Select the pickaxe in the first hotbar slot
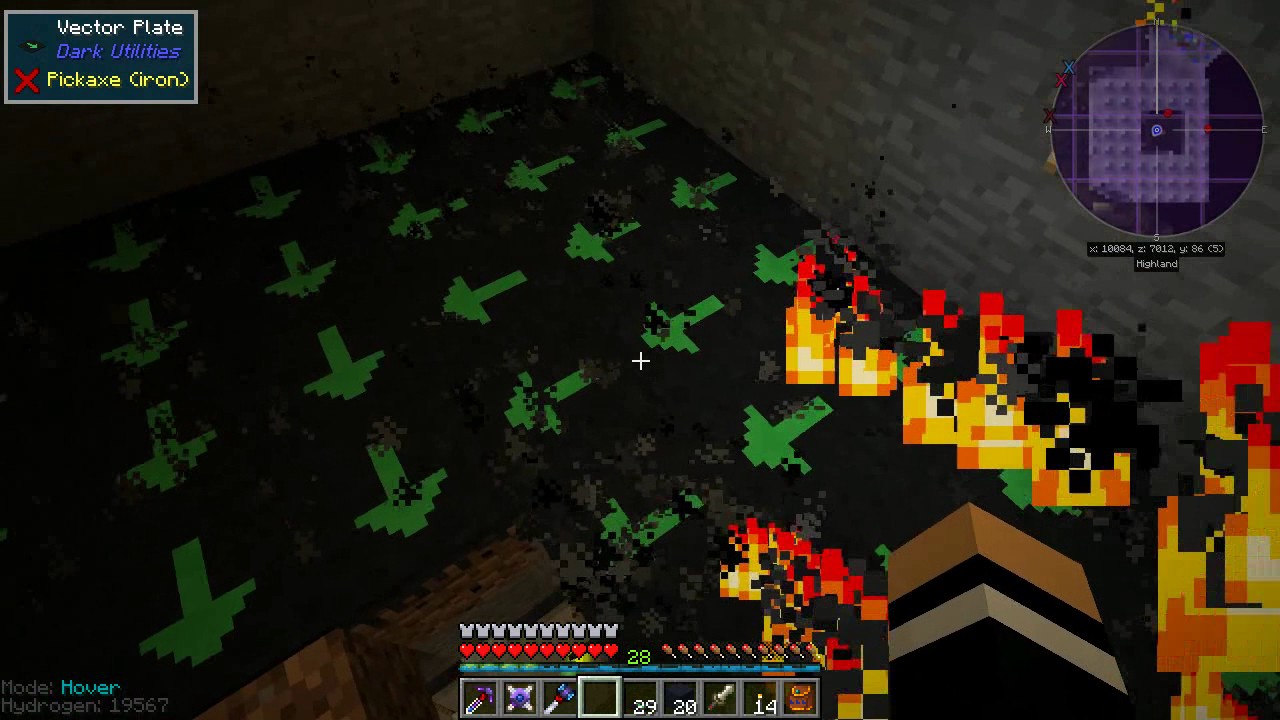1280x720 pixels. 480,697
